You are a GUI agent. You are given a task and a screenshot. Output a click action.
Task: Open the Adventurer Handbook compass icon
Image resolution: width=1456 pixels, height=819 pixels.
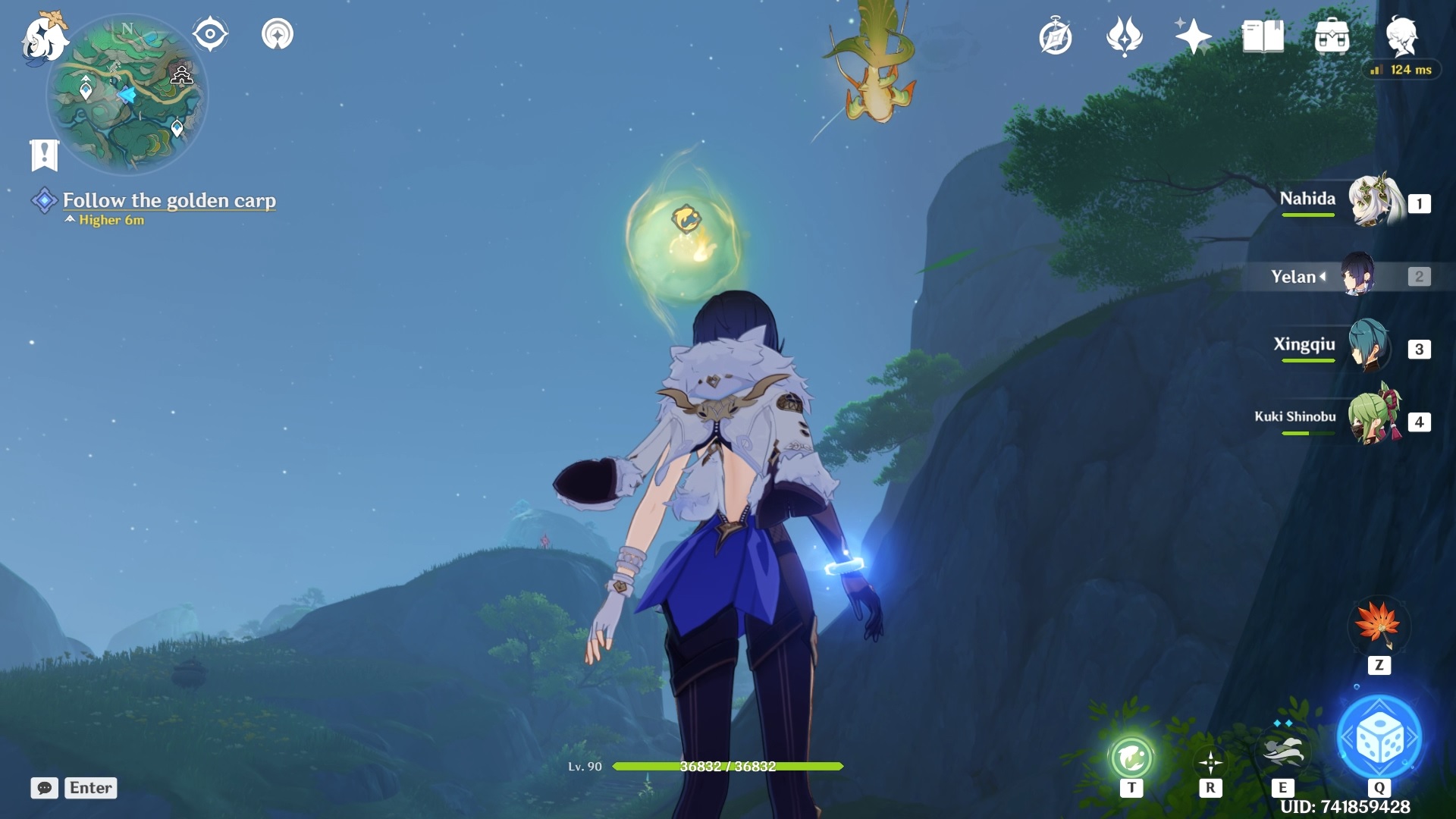[1054, 34]
